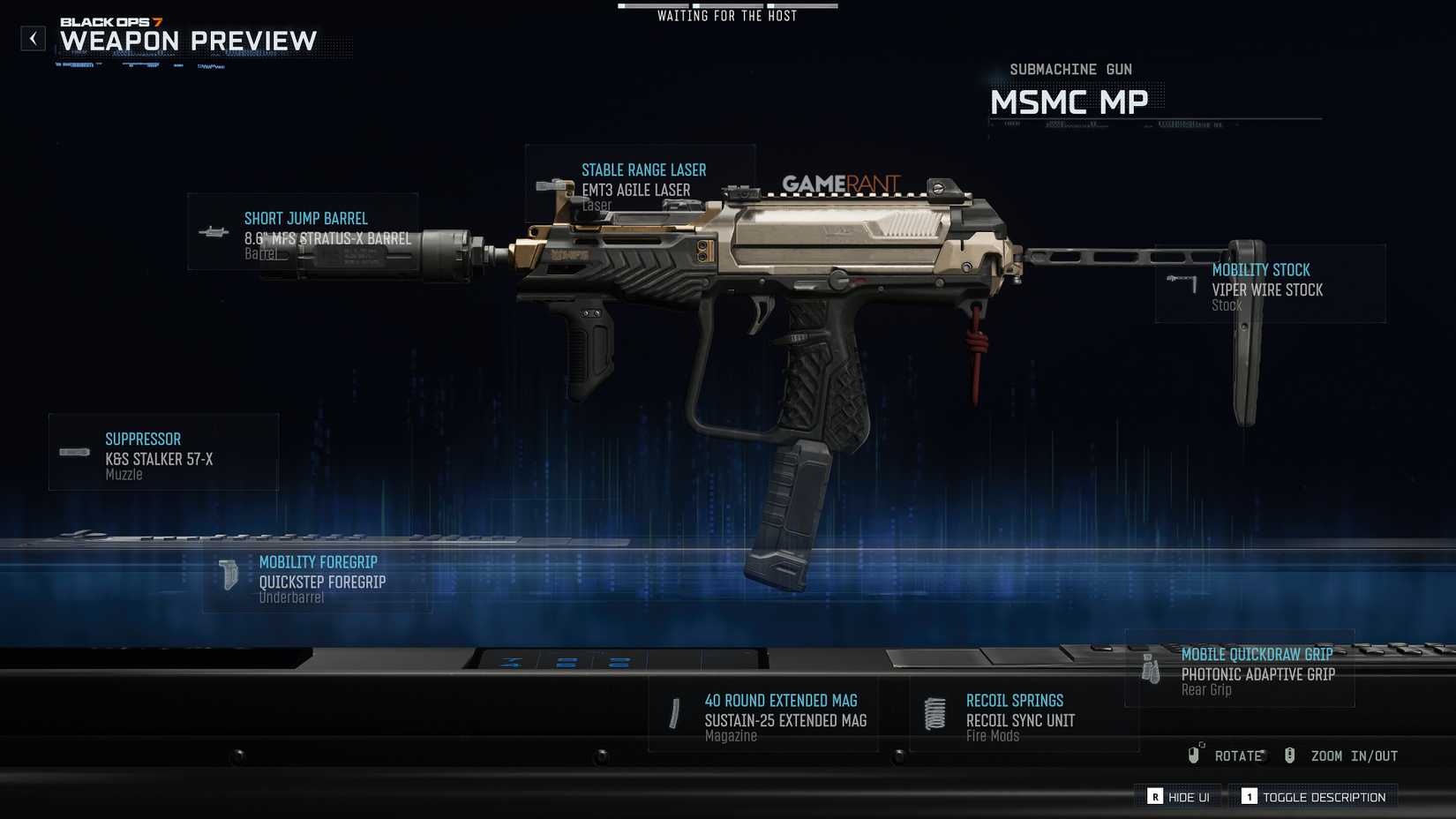Click the Quickstep Foregrip underbarrel icon
Screen dimensions: 1456x819
(x=228, y=575)
